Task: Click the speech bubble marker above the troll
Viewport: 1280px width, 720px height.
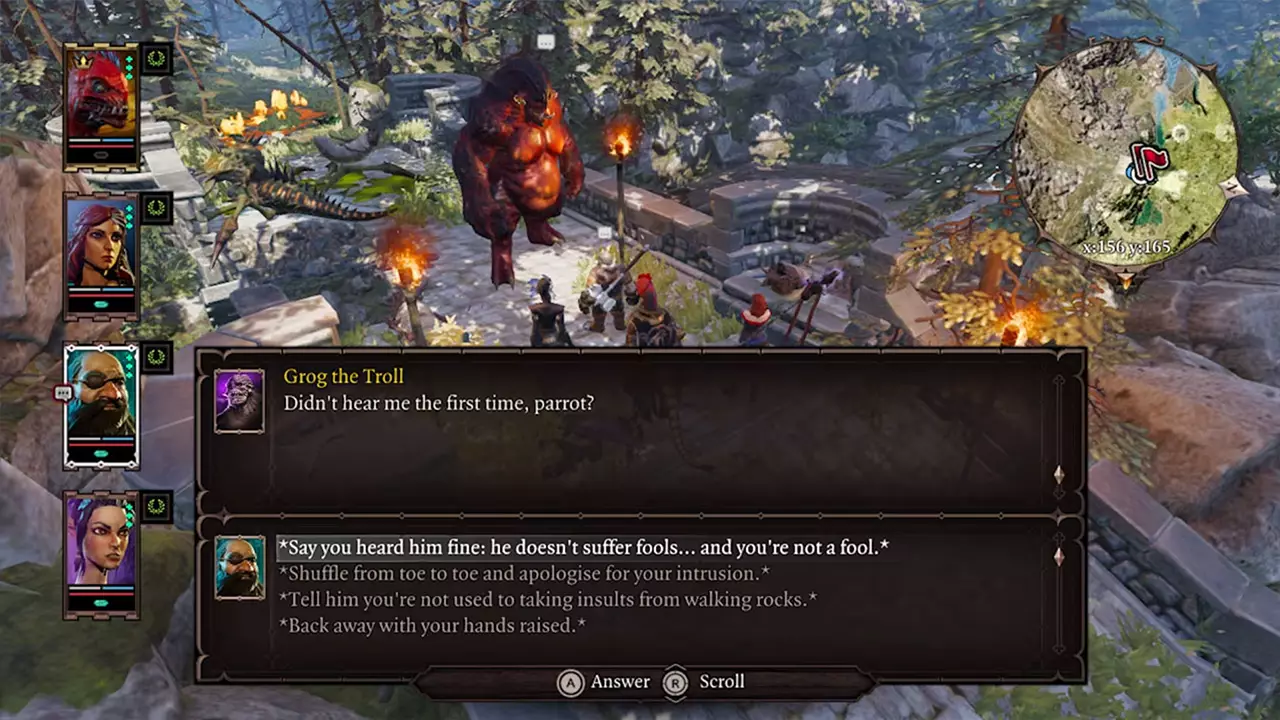Action: click(x=546, y=40)
